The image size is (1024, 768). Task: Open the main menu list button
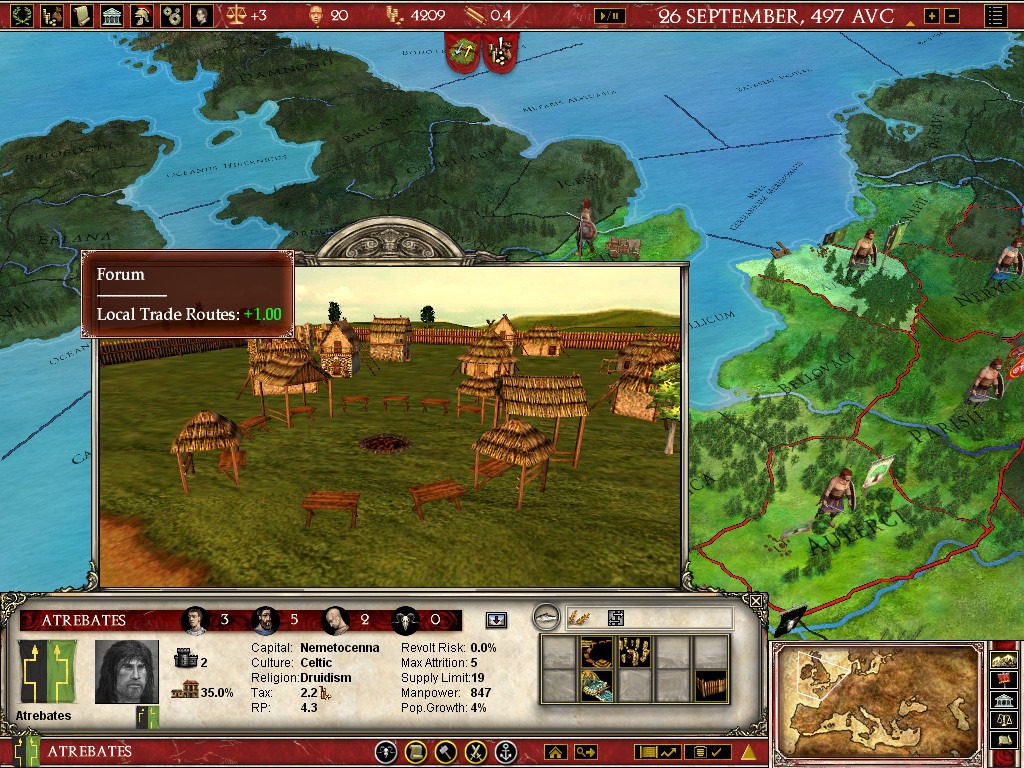pyautogui.click(x=995, y=16)
